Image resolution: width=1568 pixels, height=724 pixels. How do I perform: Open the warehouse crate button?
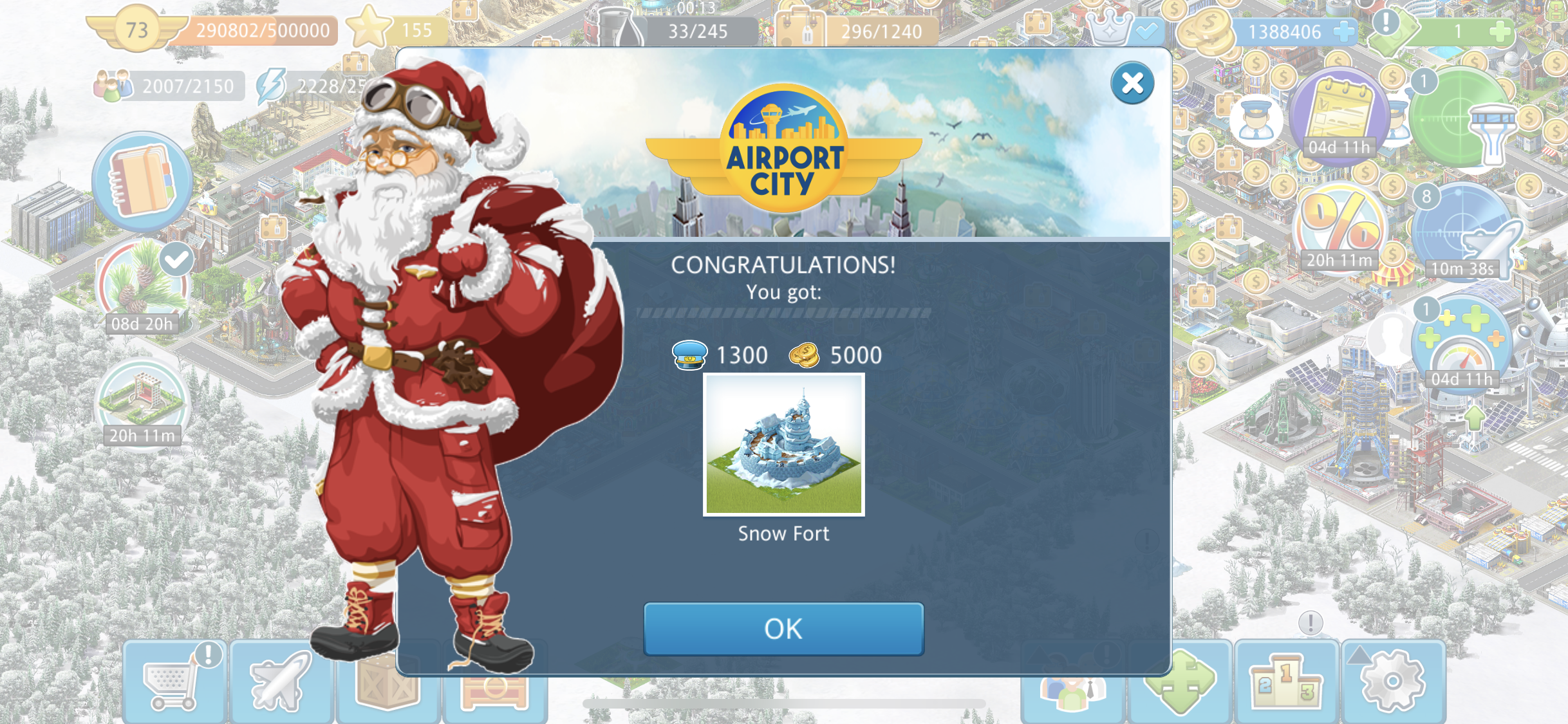(x=387, y=689)
